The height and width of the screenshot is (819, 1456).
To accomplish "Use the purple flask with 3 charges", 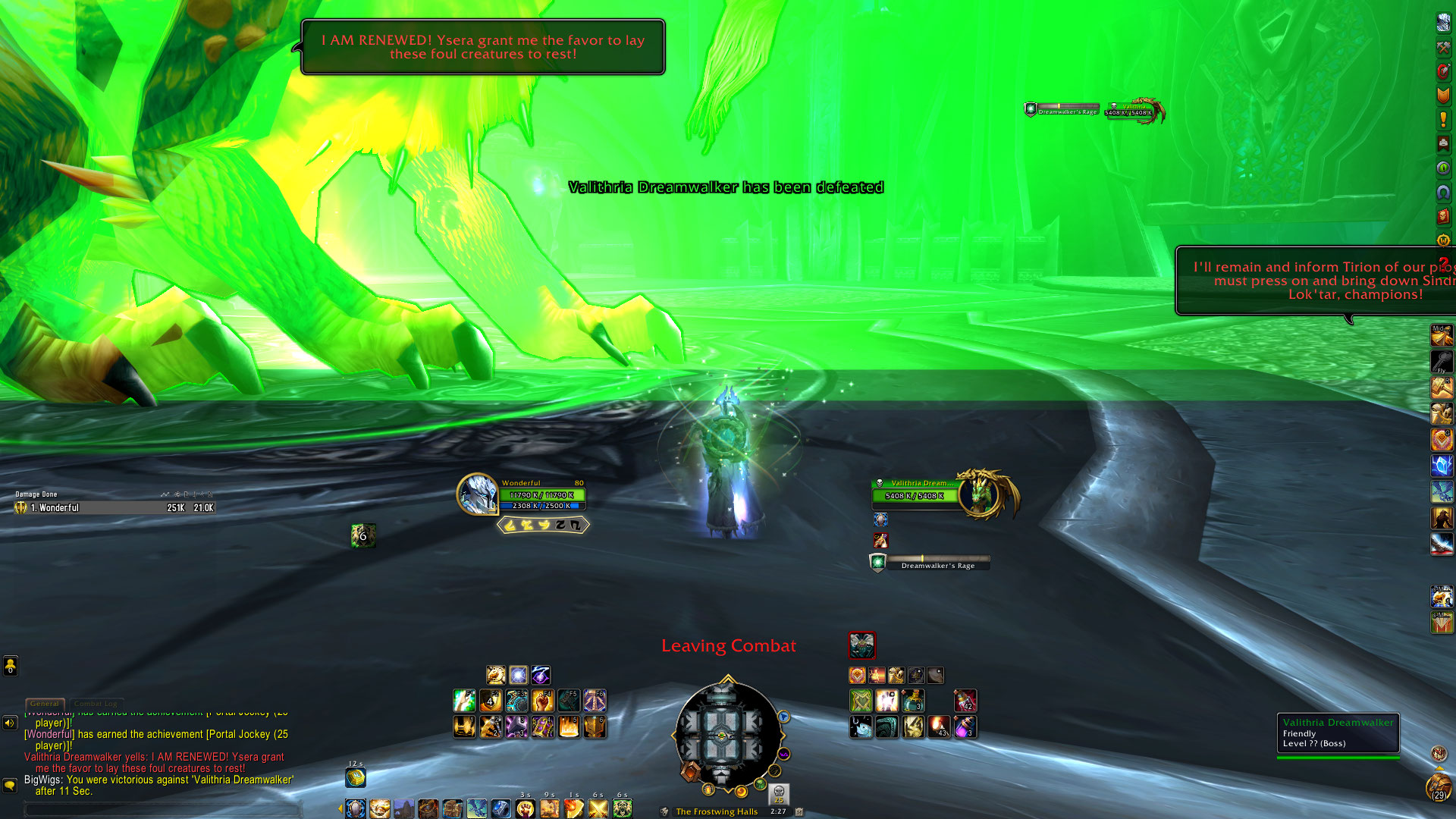I will (x=965, y=727).
